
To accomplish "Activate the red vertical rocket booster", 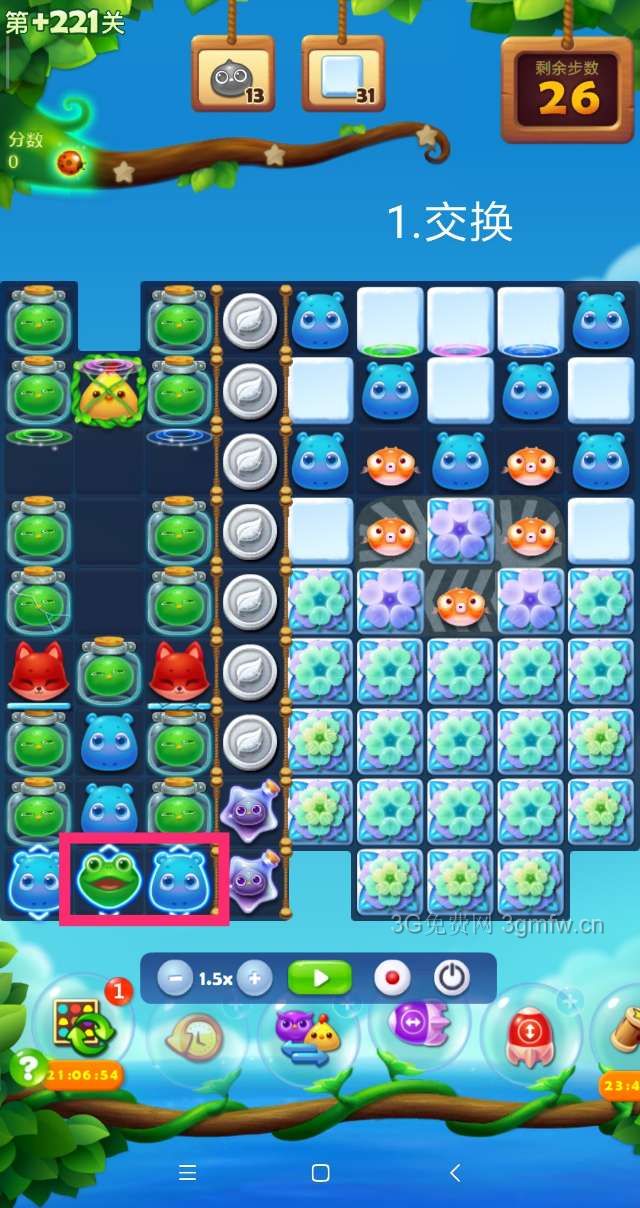I will click(x=530, y=1032).
